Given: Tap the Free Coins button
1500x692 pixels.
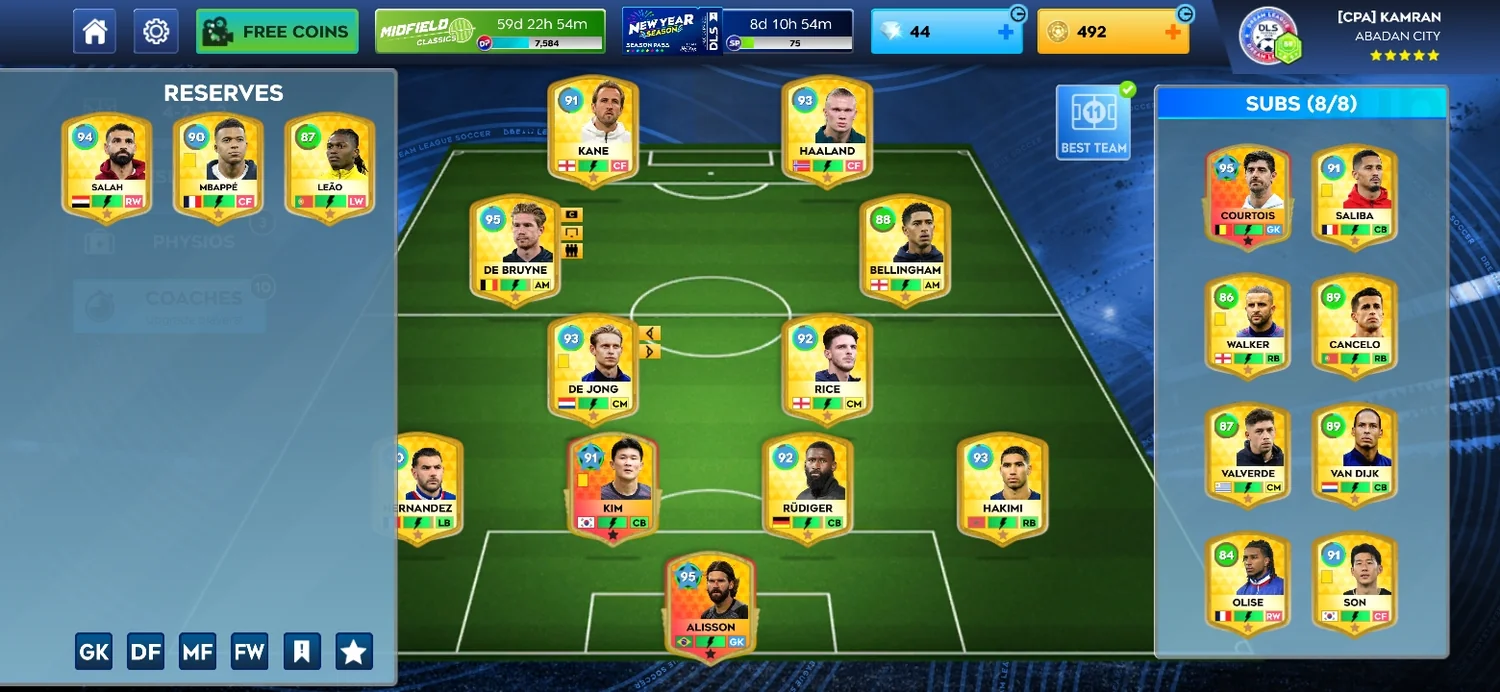Looking at the screenshot, I should pos(277,31).
